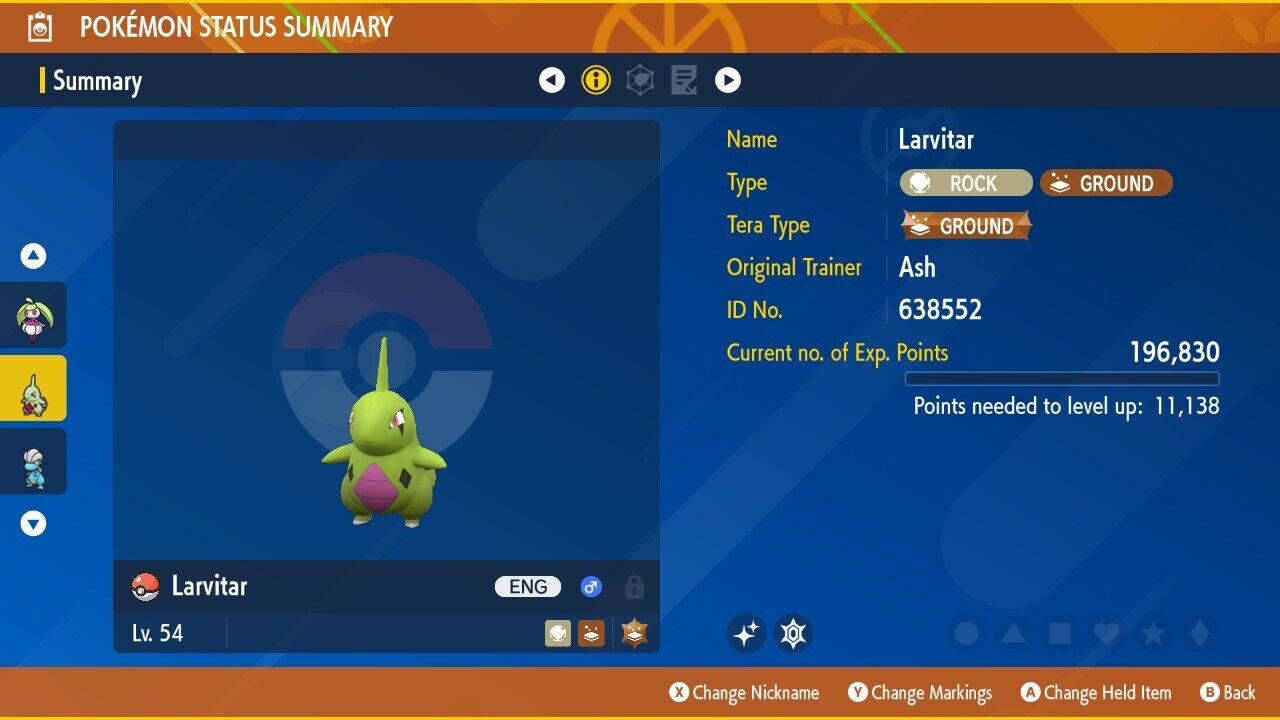Select Larvitar in the party list
The image size is (1280, 720).
coord(33,389)
